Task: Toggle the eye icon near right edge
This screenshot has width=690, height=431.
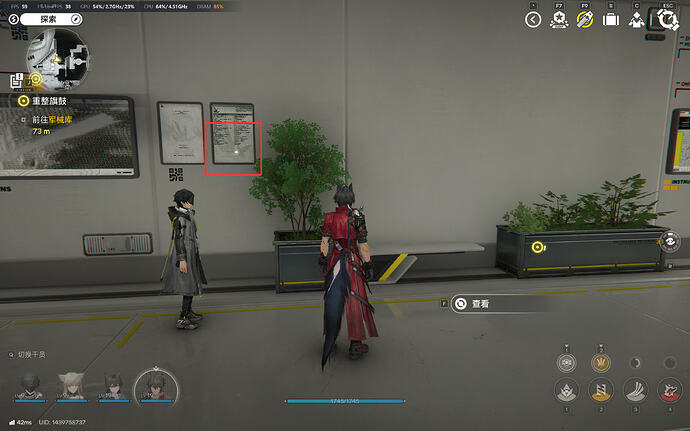Action: [671, 240]
